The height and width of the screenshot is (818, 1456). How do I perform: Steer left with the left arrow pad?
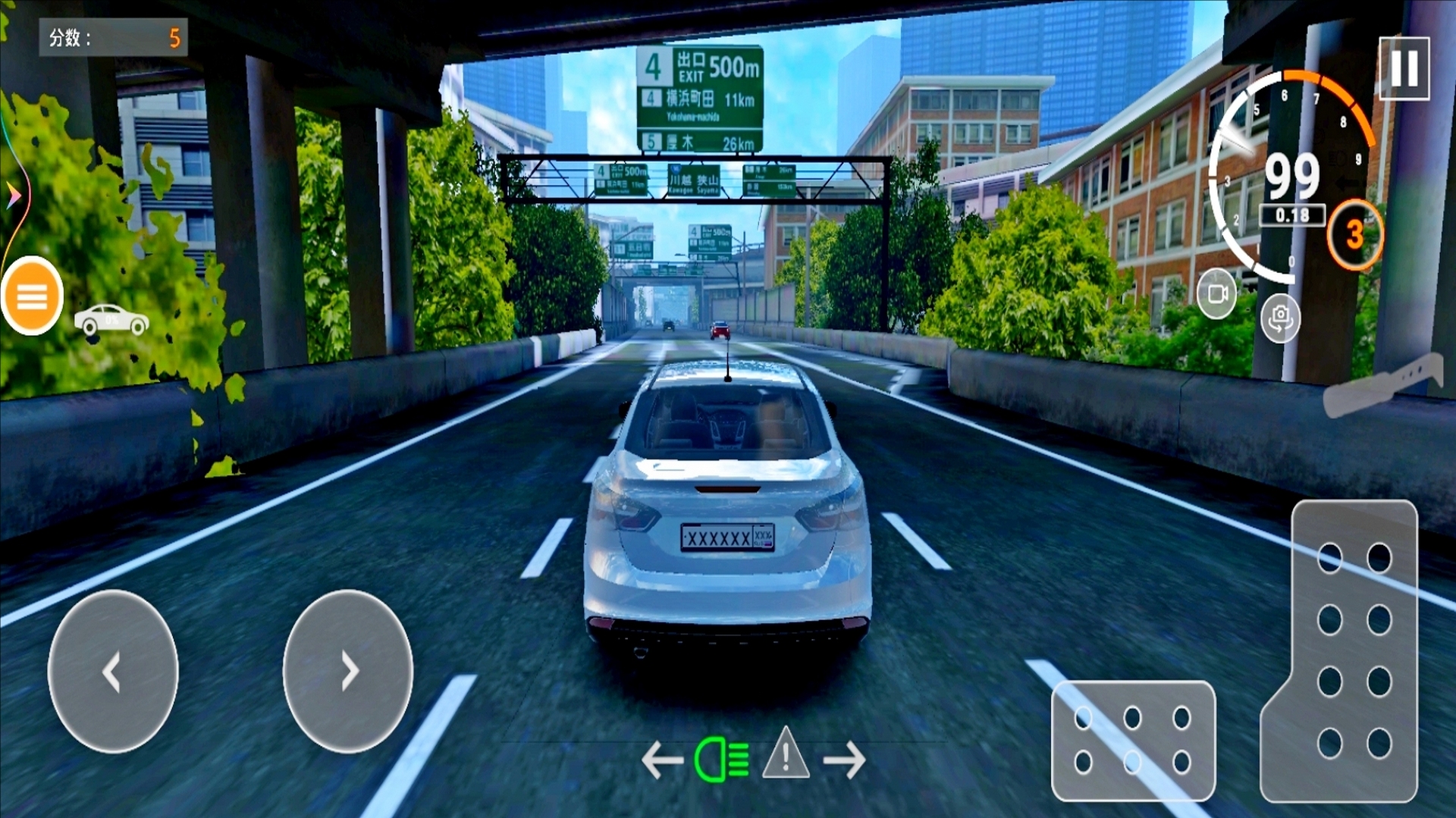pyautogui.click(x=113, y=671)
